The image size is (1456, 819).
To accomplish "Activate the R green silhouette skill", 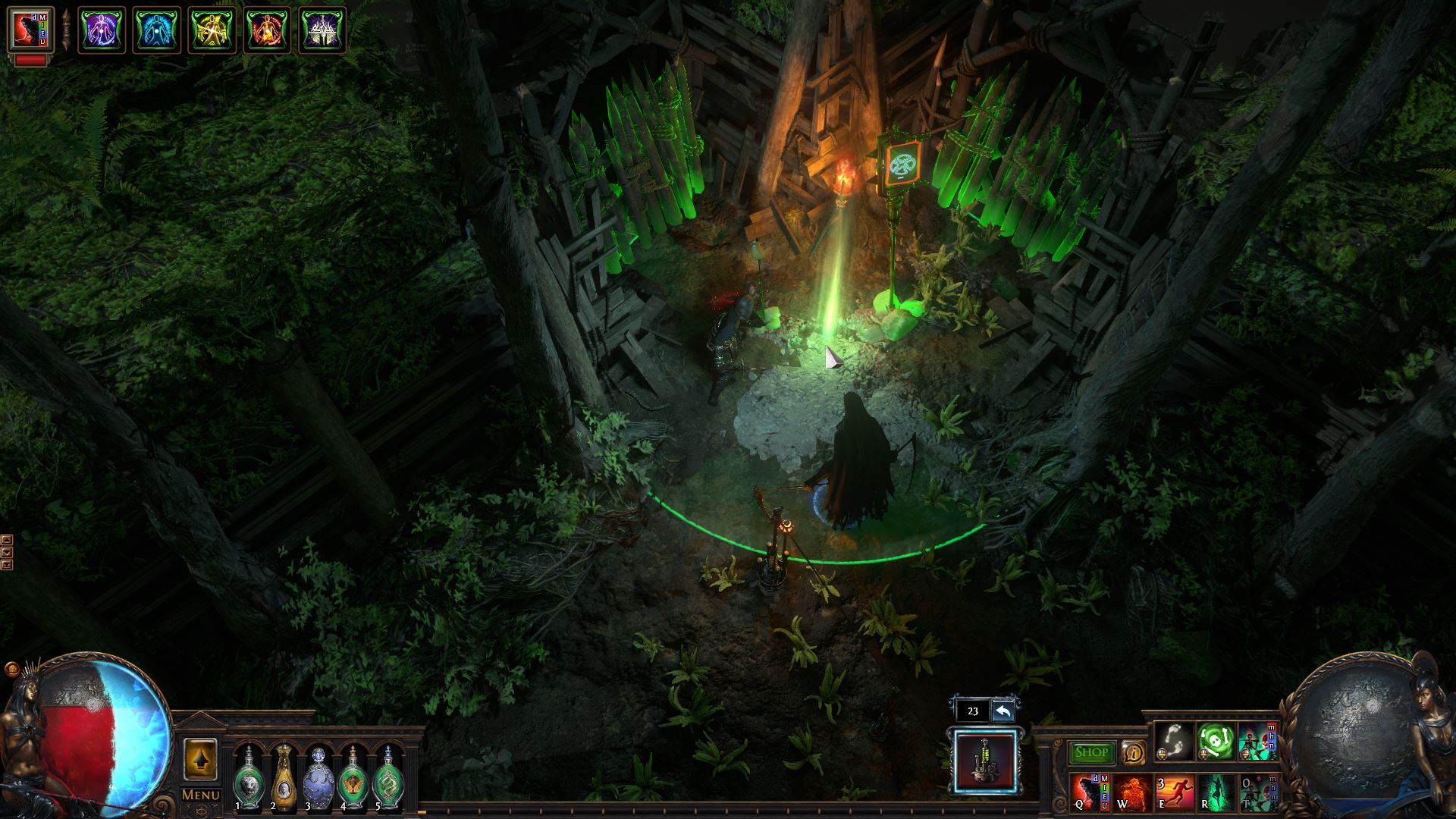I will point(1216,792).
